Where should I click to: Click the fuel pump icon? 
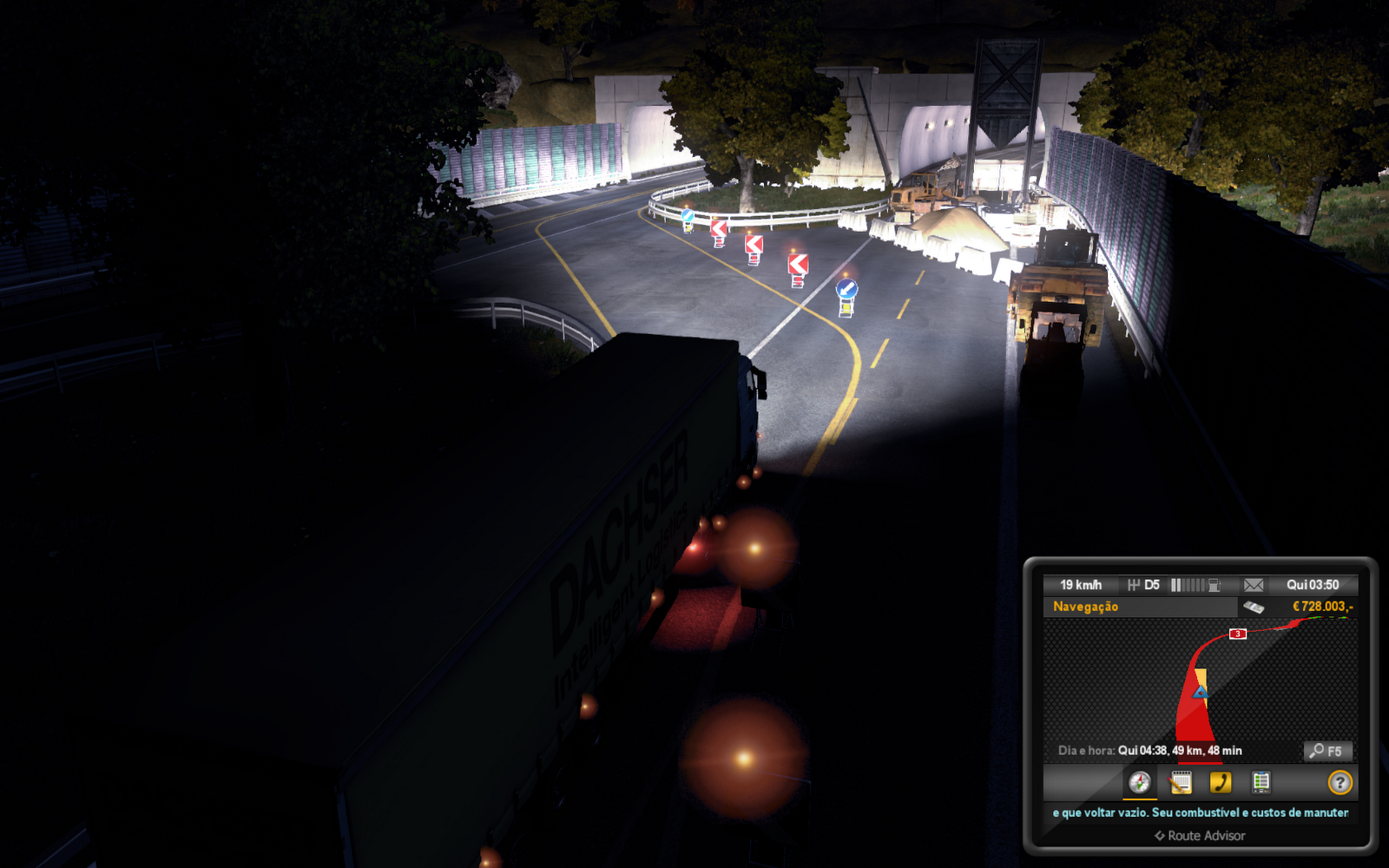1215,585
